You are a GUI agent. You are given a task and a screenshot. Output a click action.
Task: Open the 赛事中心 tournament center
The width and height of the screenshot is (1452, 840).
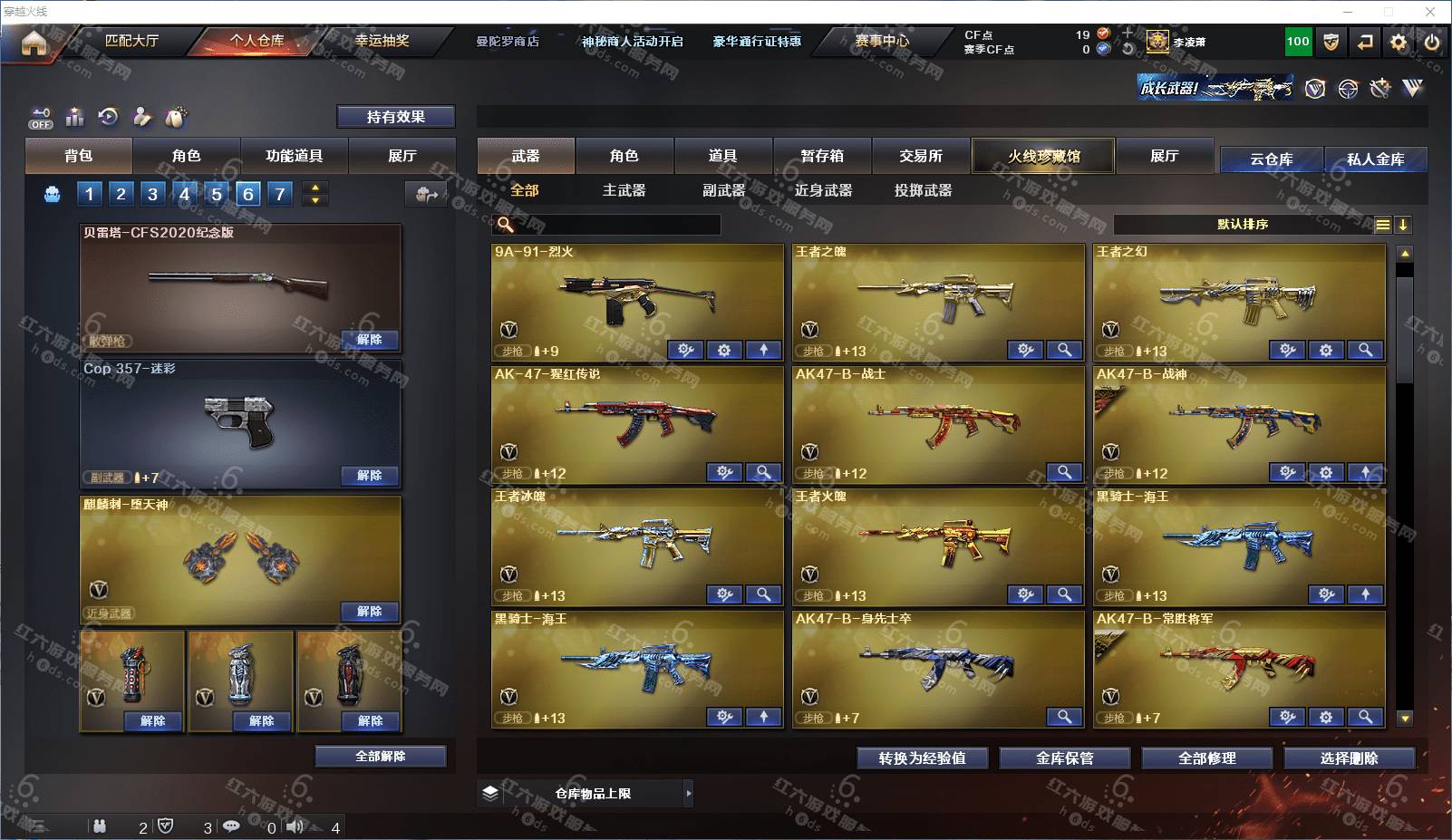point(881,41)
